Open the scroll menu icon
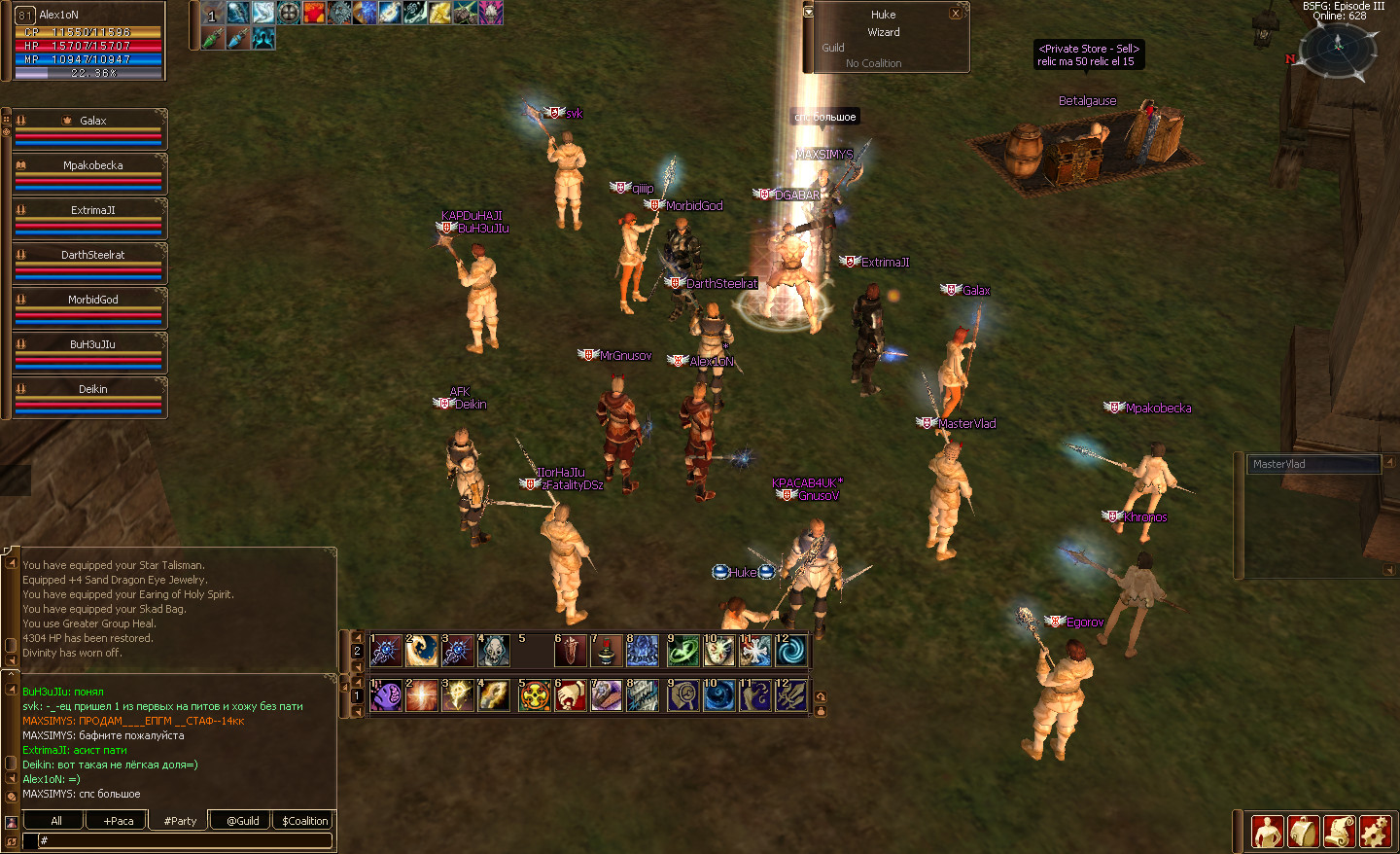This screenshot has width=1400, height=854. click(x=1339, y=832)
